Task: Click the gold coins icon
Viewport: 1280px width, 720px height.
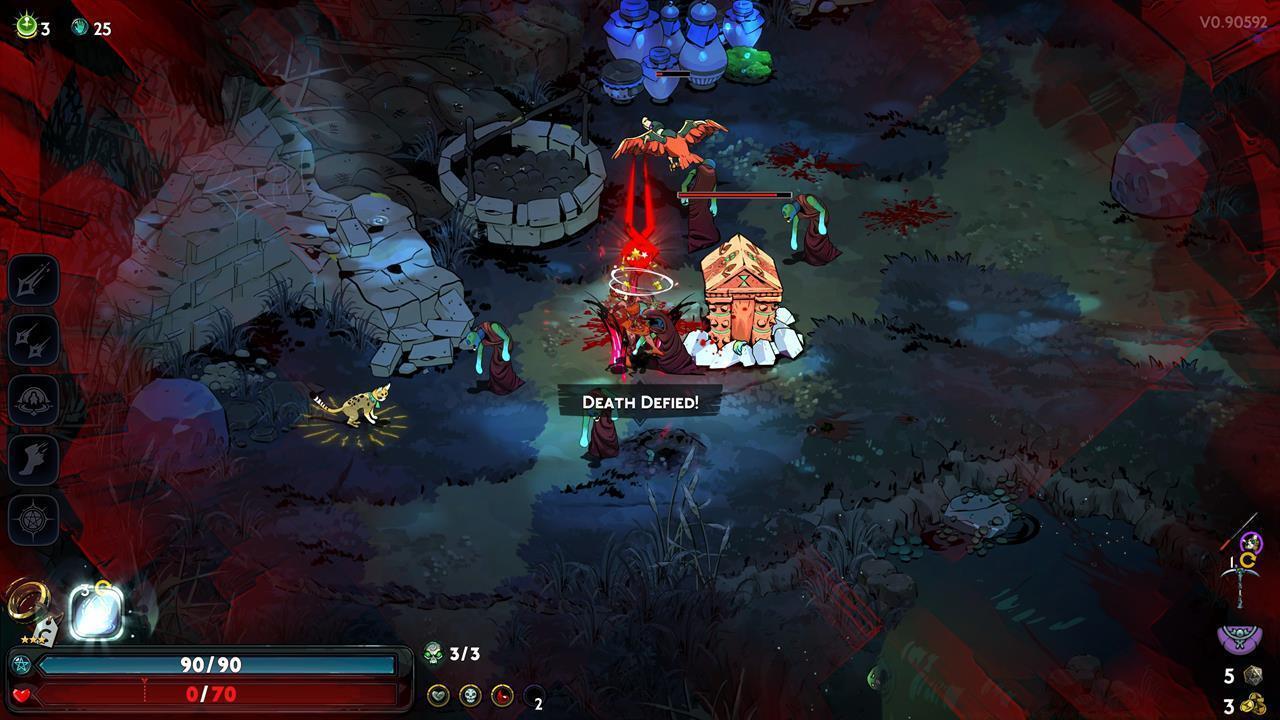Action: click(1252, 705)
